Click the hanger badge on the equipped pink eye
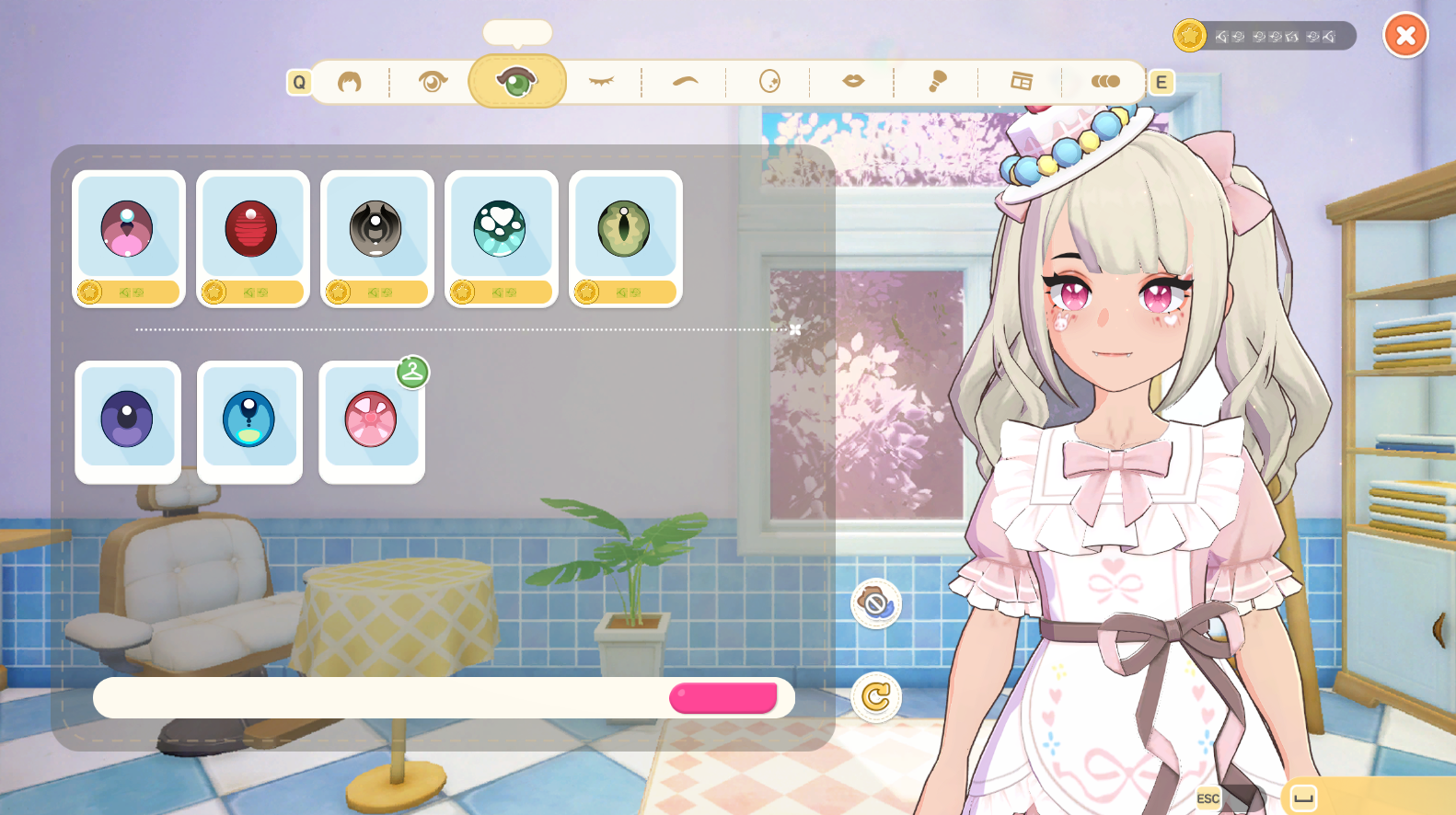The height and width of the screenshot is (815, 1456). point(413,373)
